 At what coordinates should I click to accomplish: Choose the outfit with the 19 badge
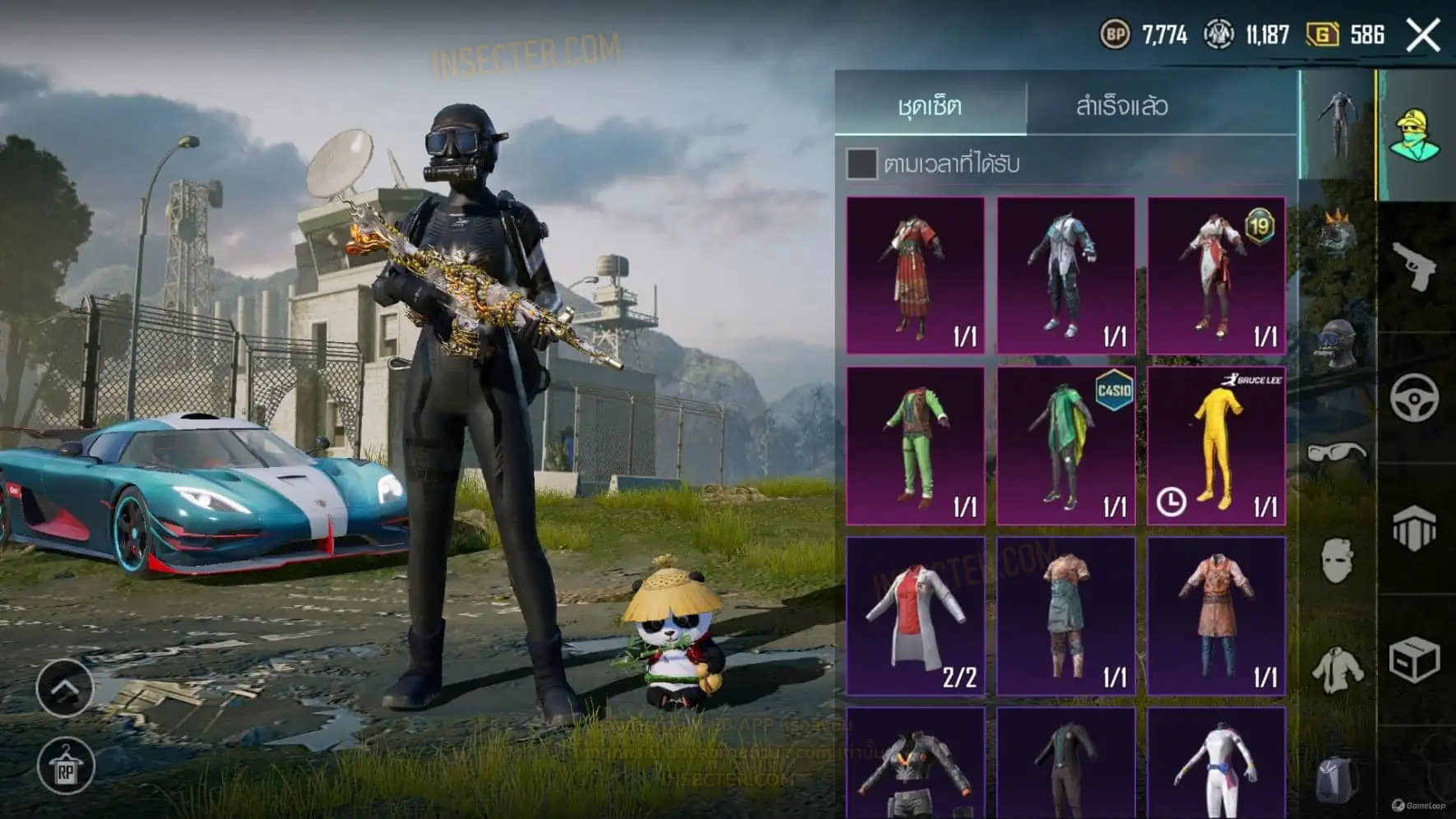(1217, 275)
